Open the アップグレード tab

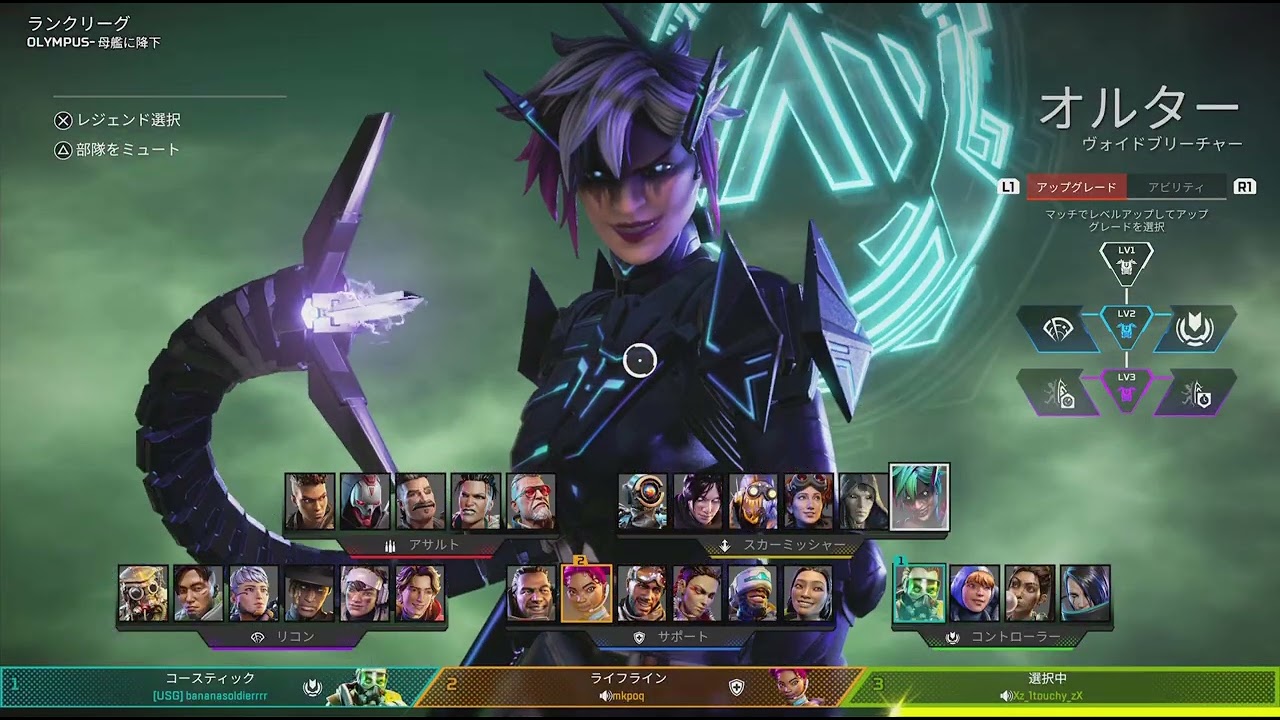coord(1076,187)
